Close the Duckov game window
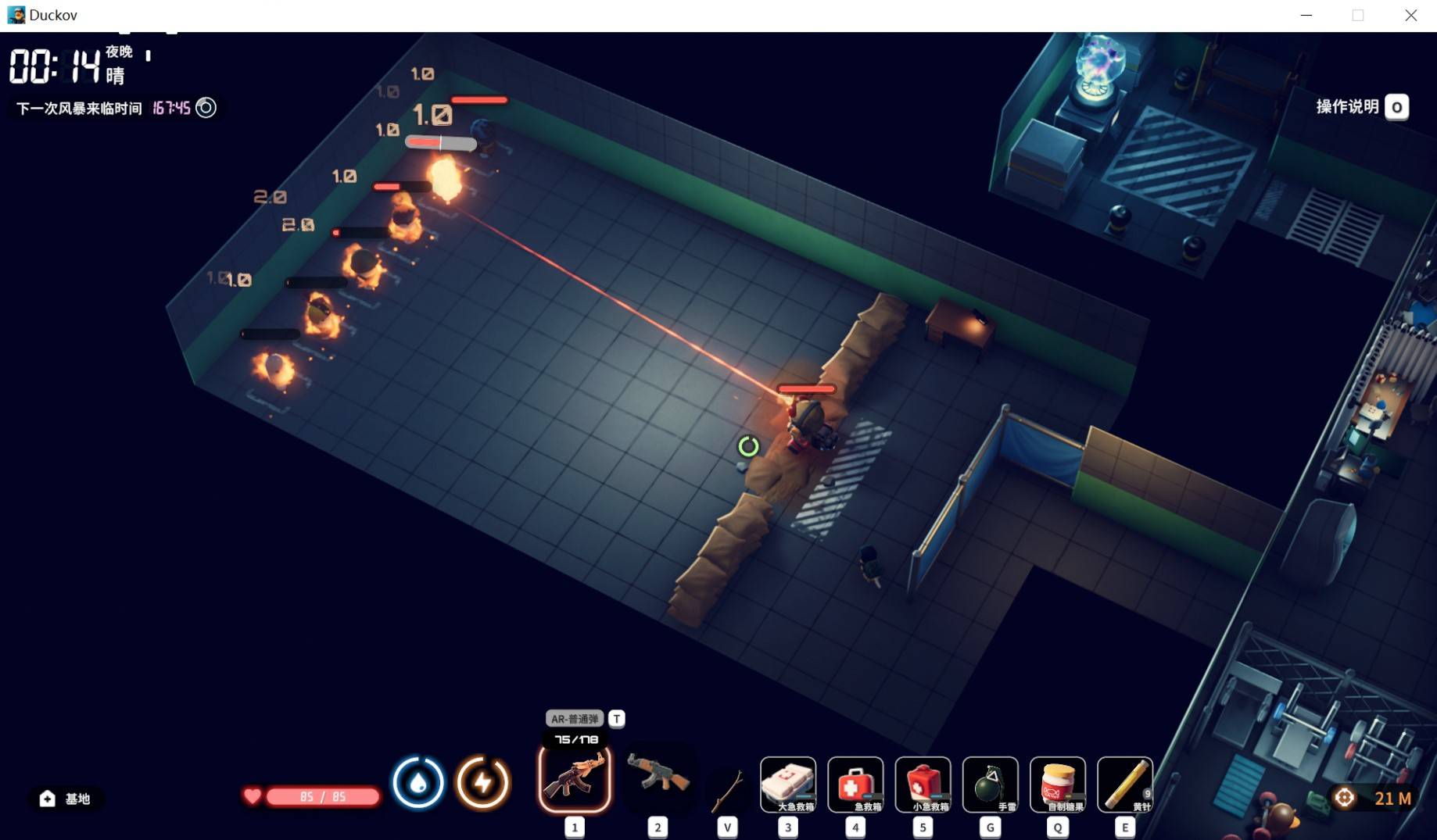Viewport: 1437px width, 840px height. tap(1410, 16)
